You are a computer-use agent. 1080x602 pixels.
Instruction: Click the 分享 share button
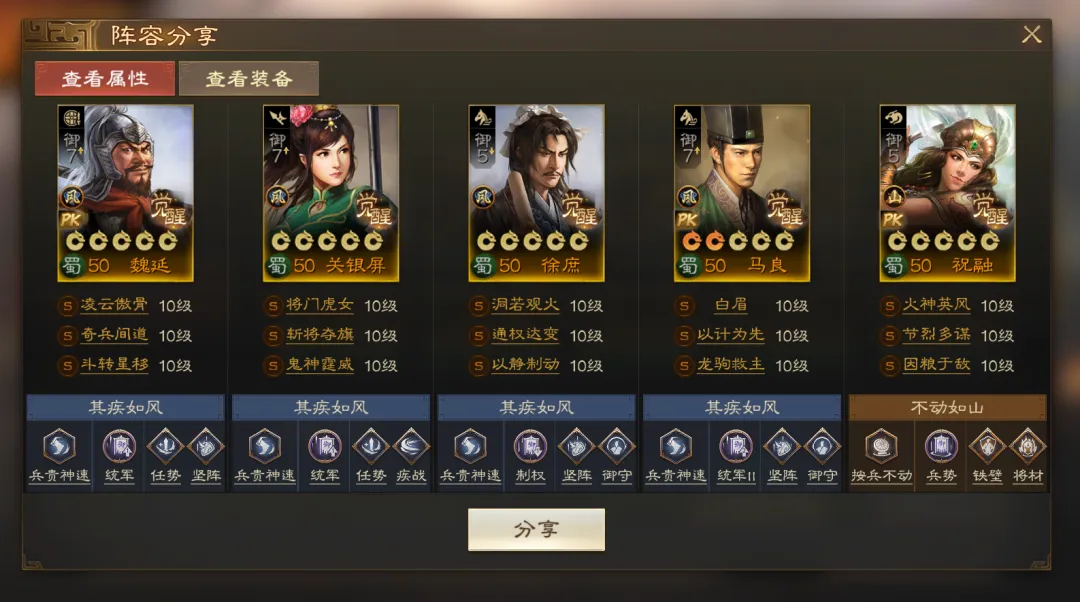tap(536, 530)
